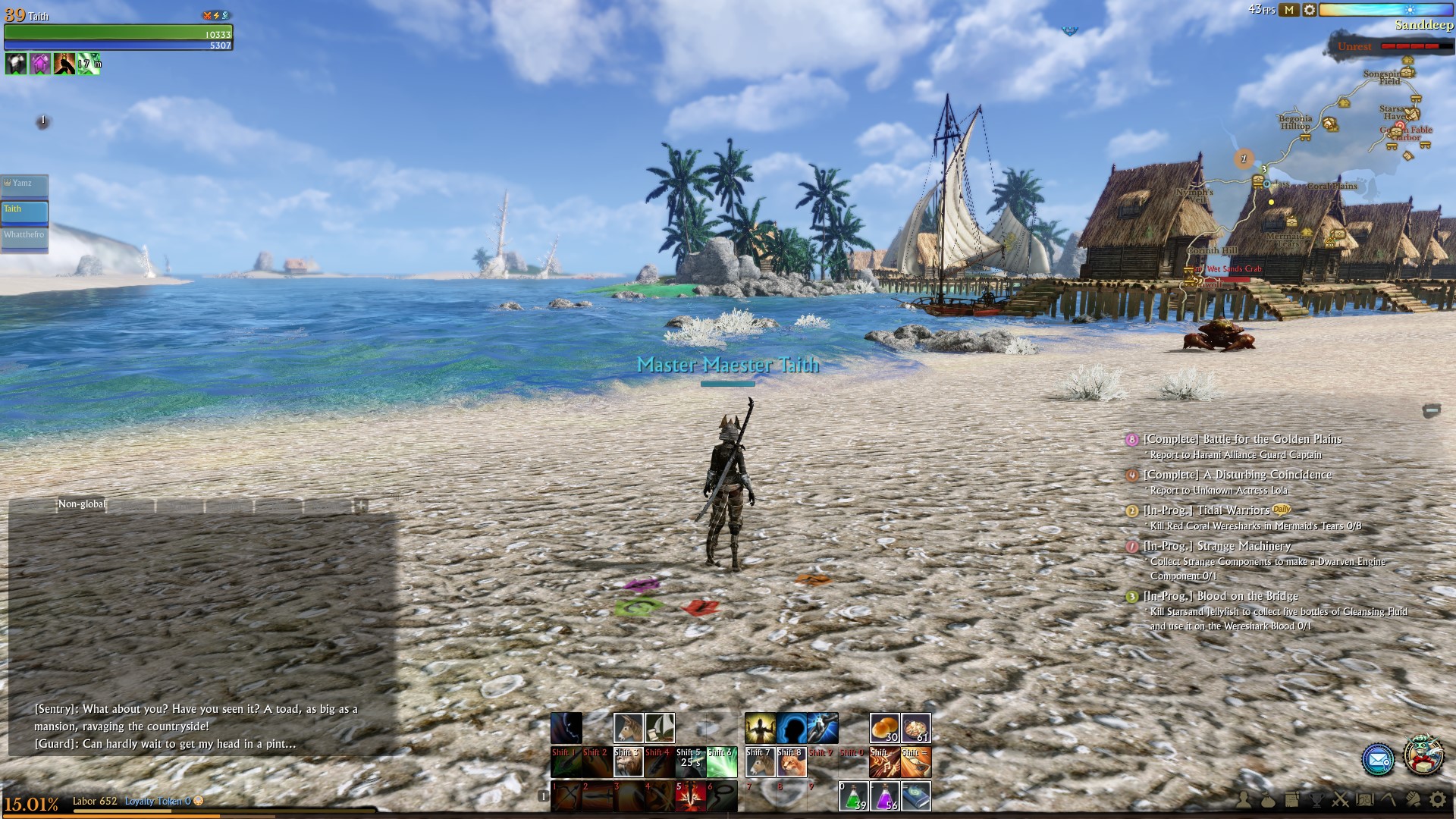The width and height of the screenshot is (1456, 819).
Task: Use the blue recall book item
Action: click(x=916, y=796)
